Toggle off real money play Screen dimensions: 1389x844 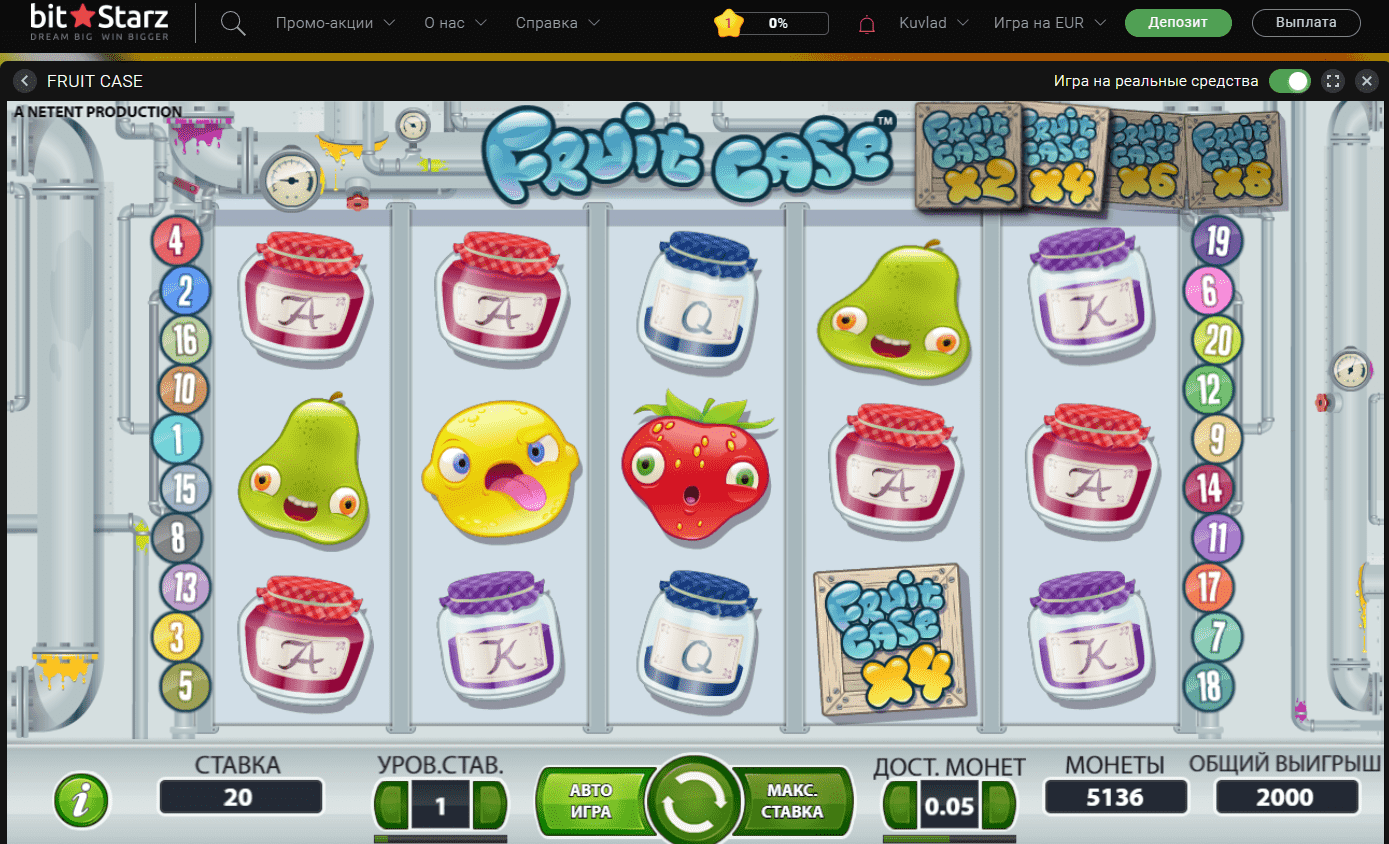click(x=1290, y=81)
